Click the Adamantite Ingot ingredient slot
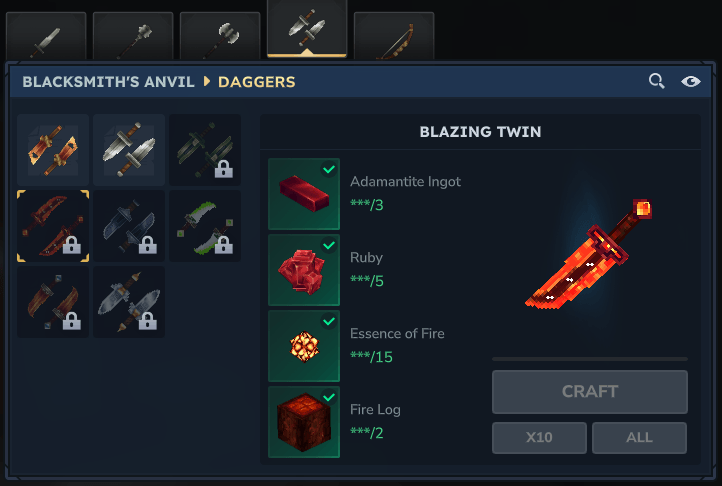Screen dimensions: 722x486 tap(304, 194)
